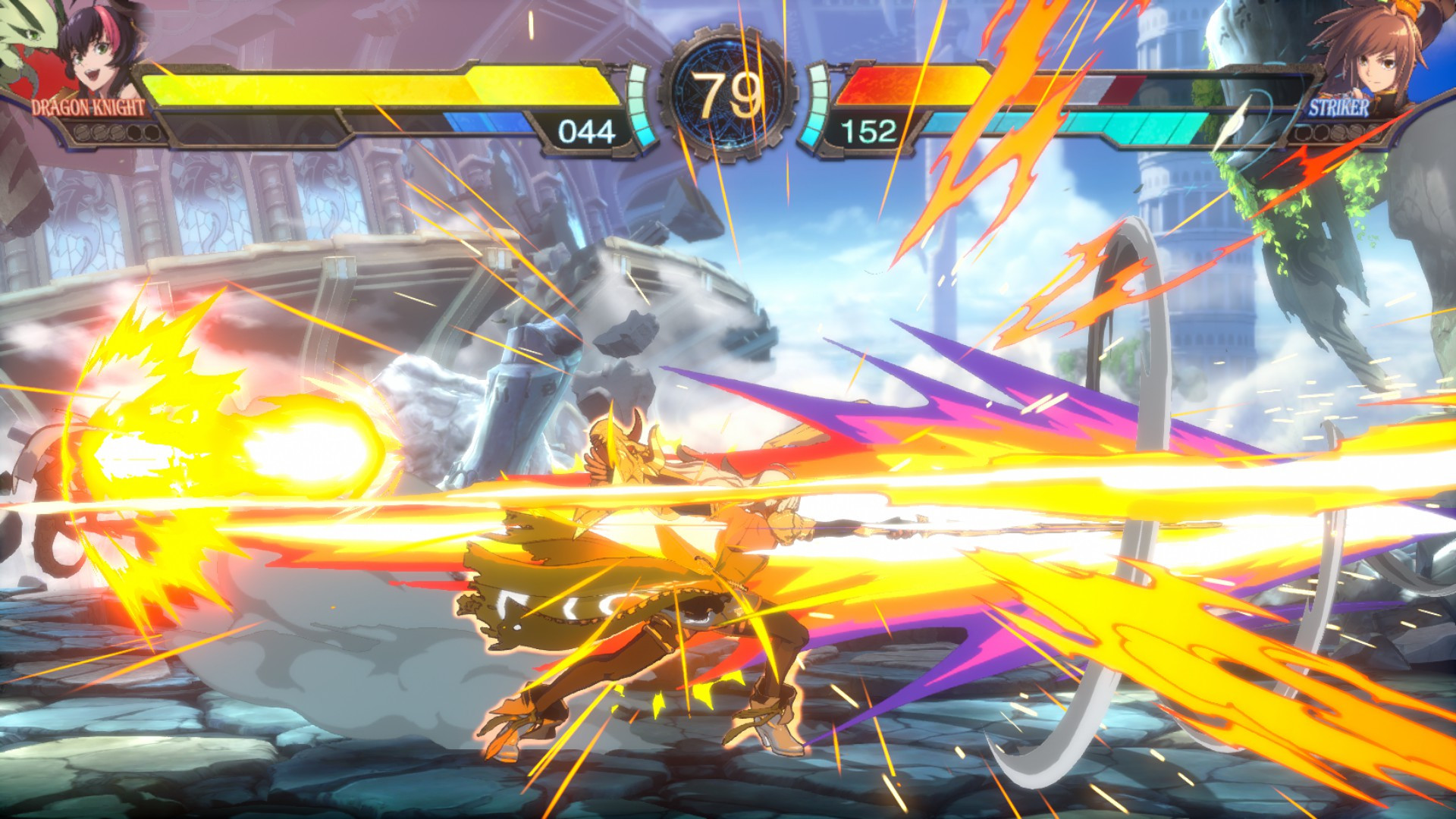Select the STRIKER name label
Image resolution: width=1456 pixels, height=819 pixels.
[1339, 107]
